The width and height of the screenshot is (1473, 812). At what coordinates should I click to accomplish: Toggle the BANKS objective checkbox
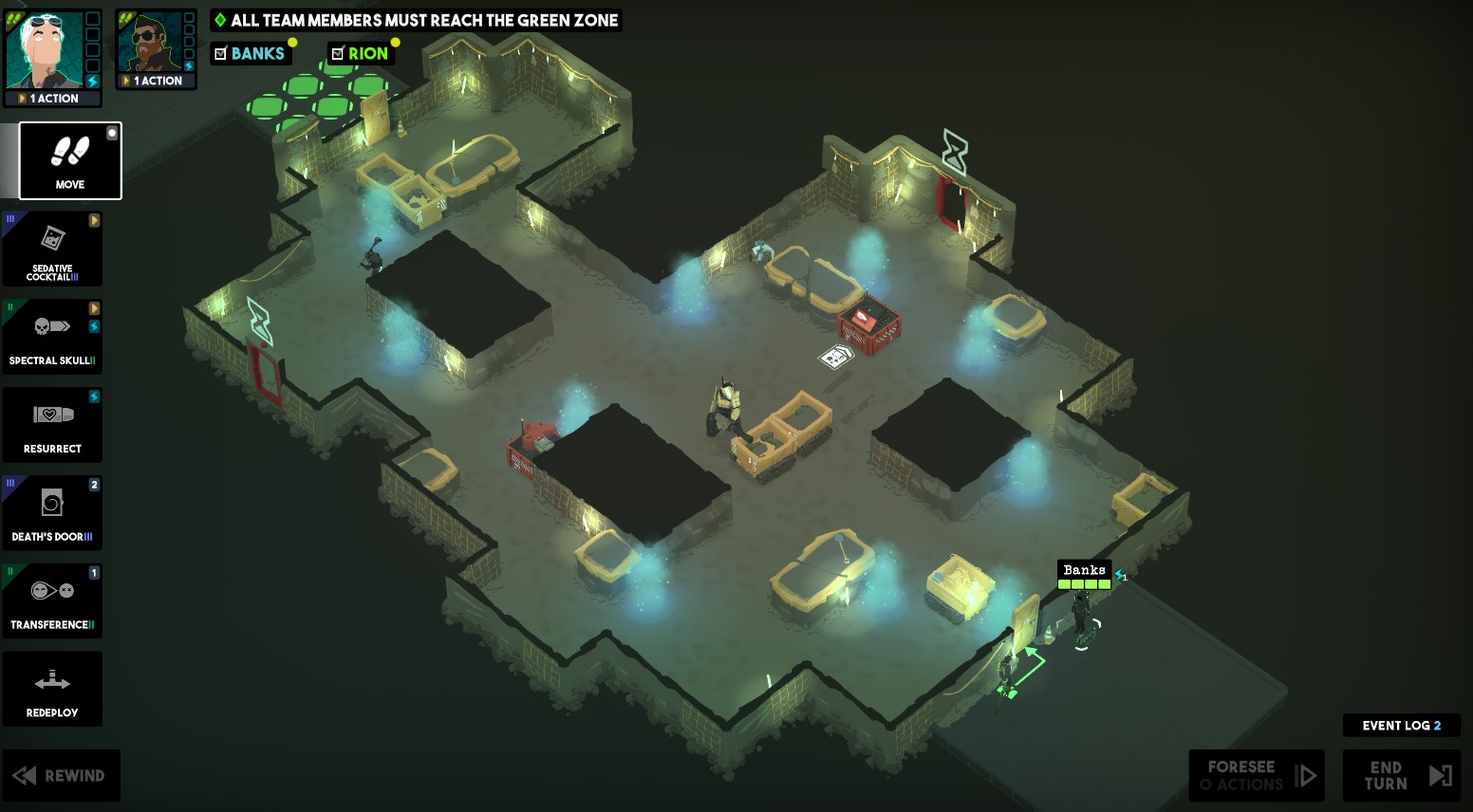(219, 52)
